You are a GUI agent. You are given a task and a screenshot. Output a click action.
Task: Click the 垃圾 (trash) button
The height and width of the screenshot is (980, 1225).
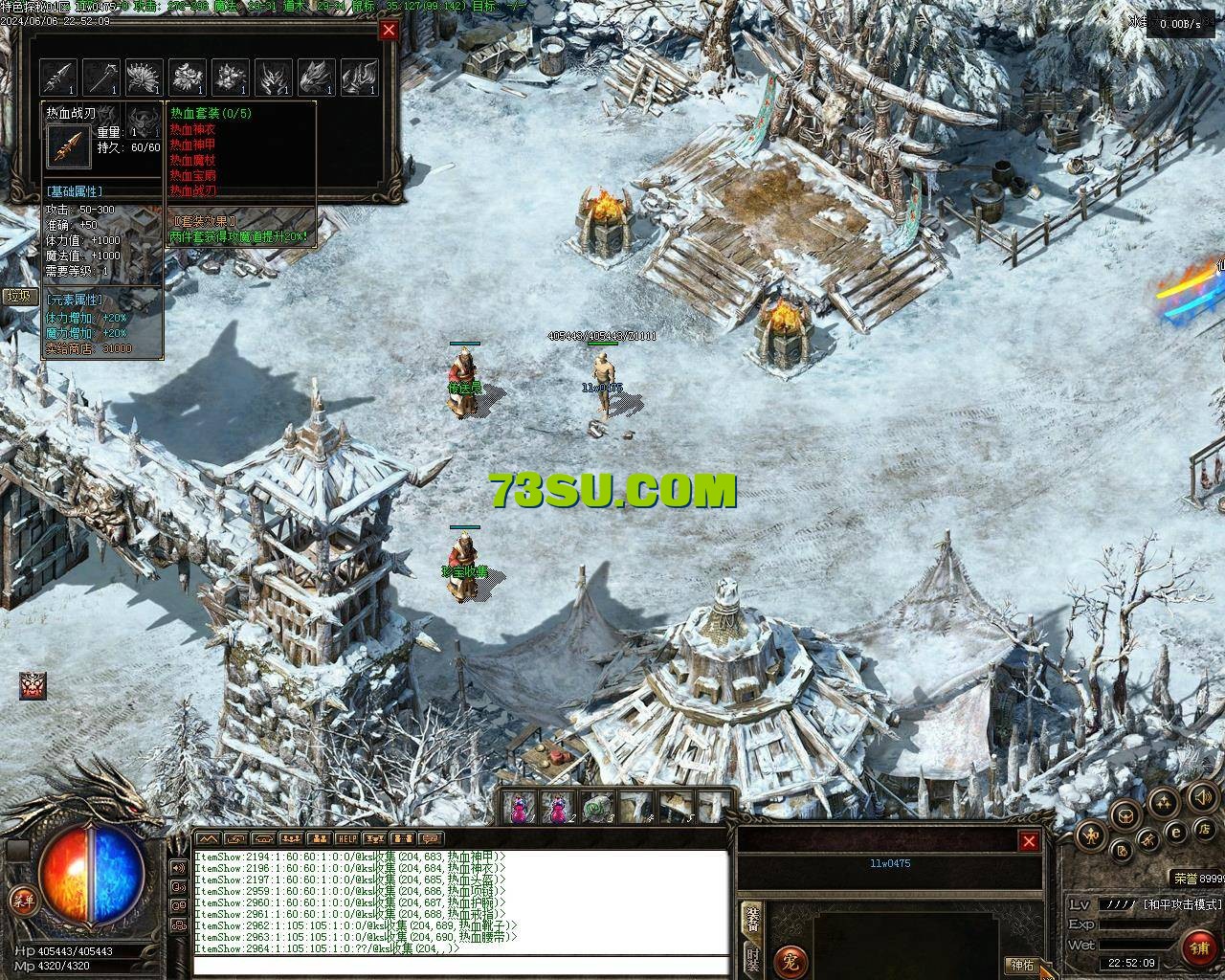coord(19,296)
